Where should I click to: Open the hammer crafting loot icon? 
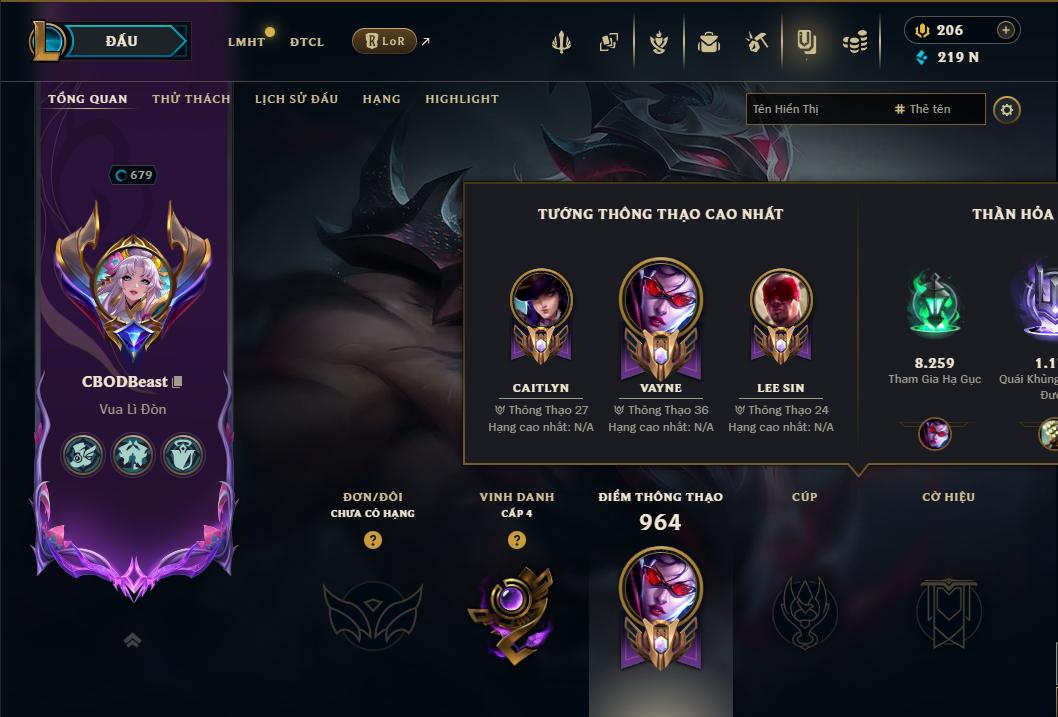pyautogui.click(x=757, y=42)
